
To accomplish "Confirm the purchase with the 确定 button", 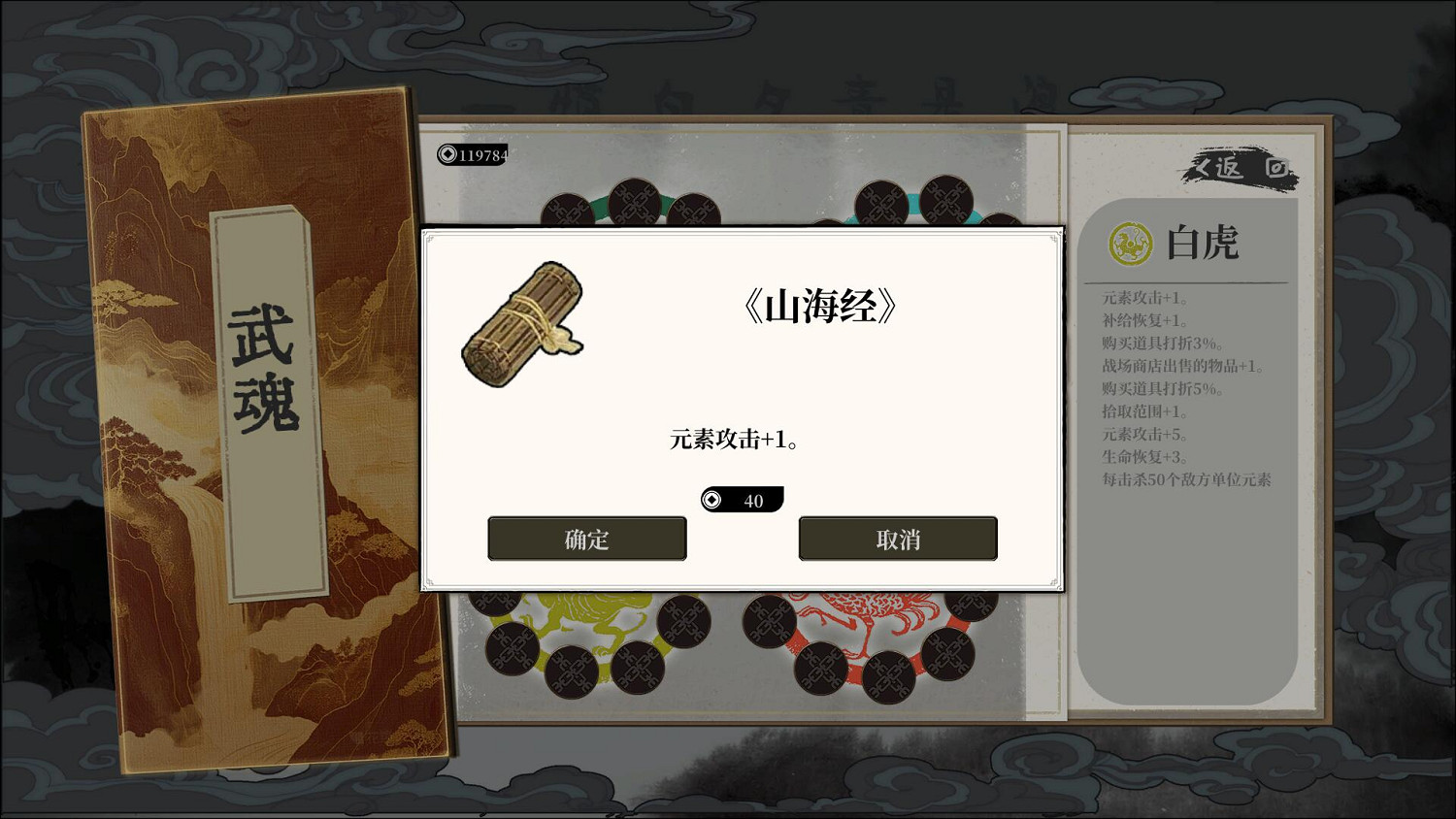I will tap(586, 539).
